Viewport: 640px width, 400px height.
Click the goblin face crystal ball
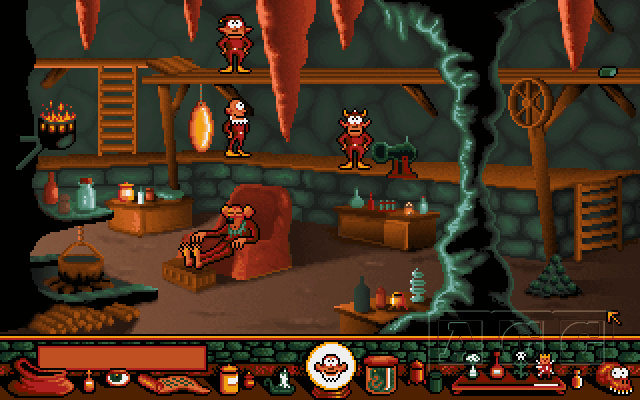click(x=327, y=368)
